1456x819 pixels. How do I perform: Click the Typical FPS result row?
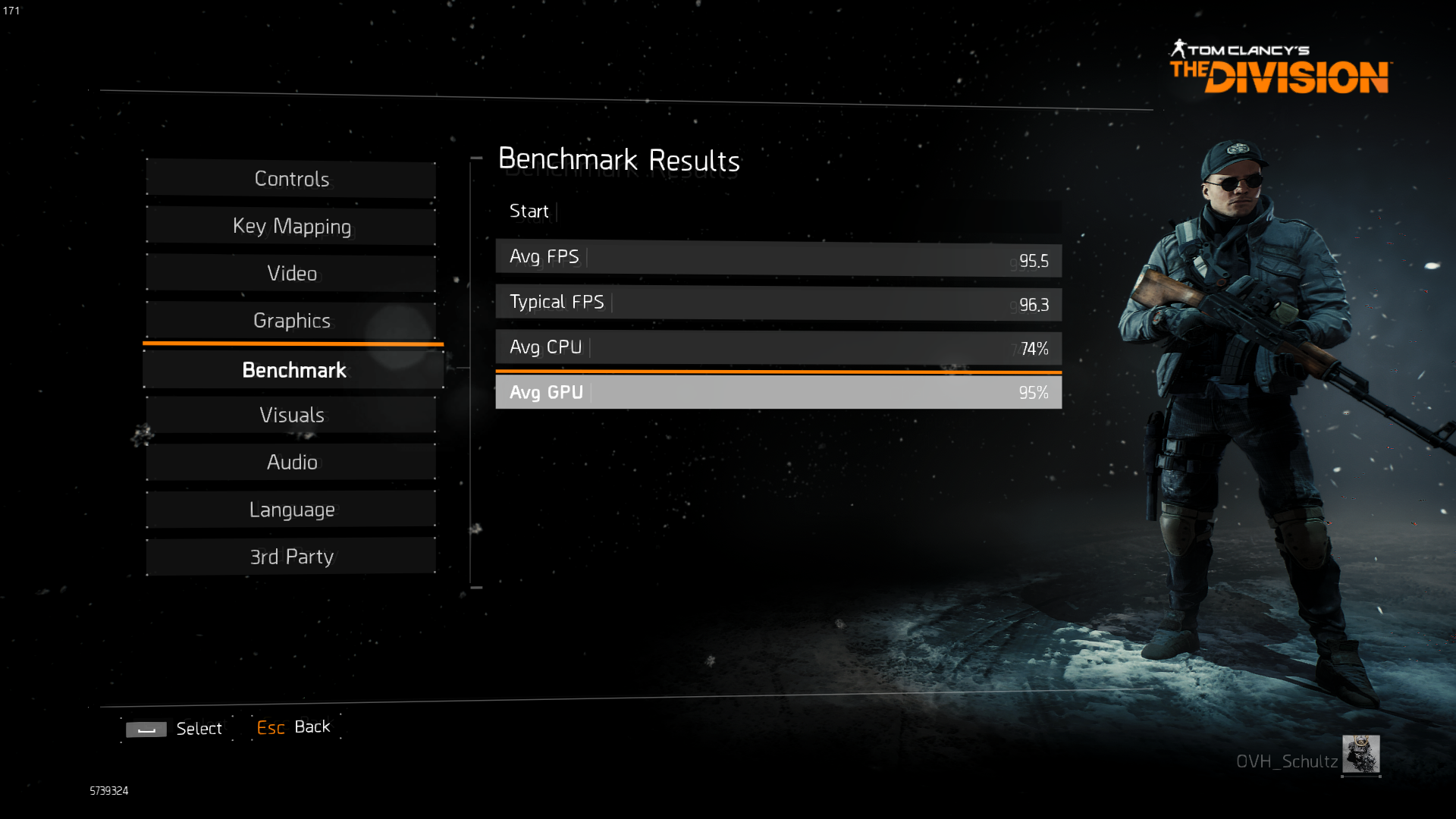778,303
